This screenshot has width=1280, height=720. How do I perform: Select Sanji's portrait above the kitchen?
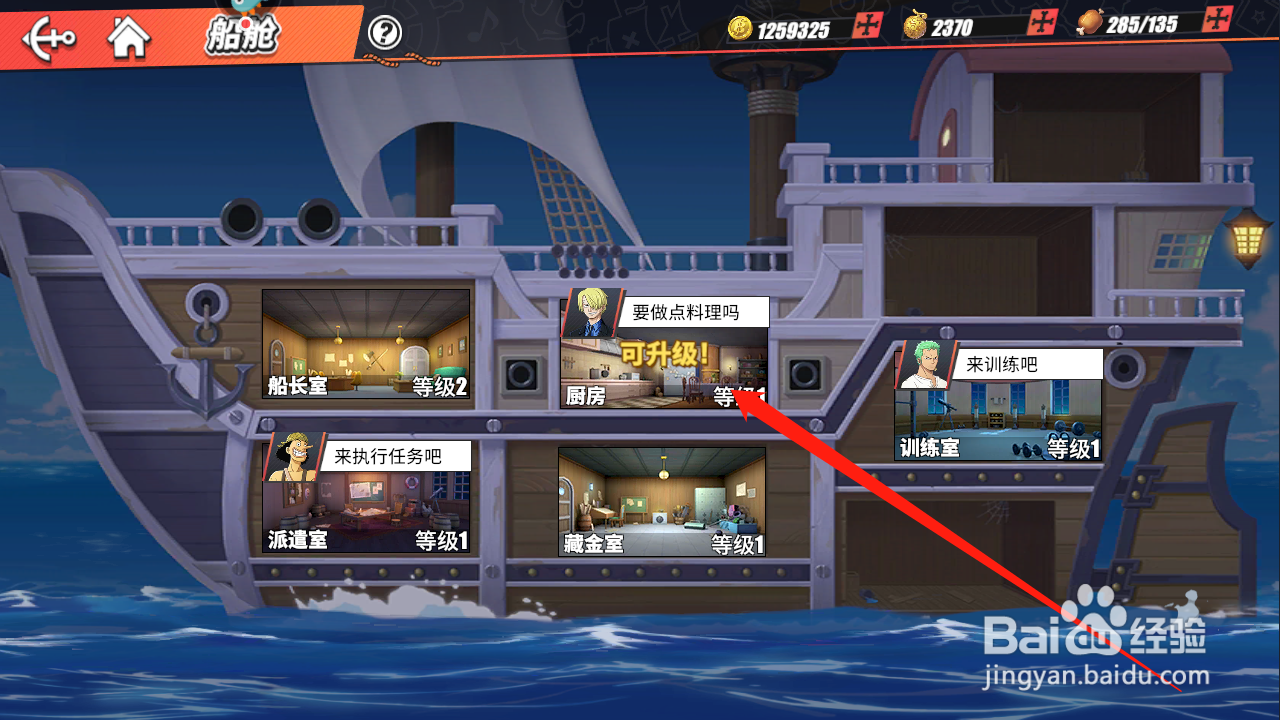coord(594,312)
